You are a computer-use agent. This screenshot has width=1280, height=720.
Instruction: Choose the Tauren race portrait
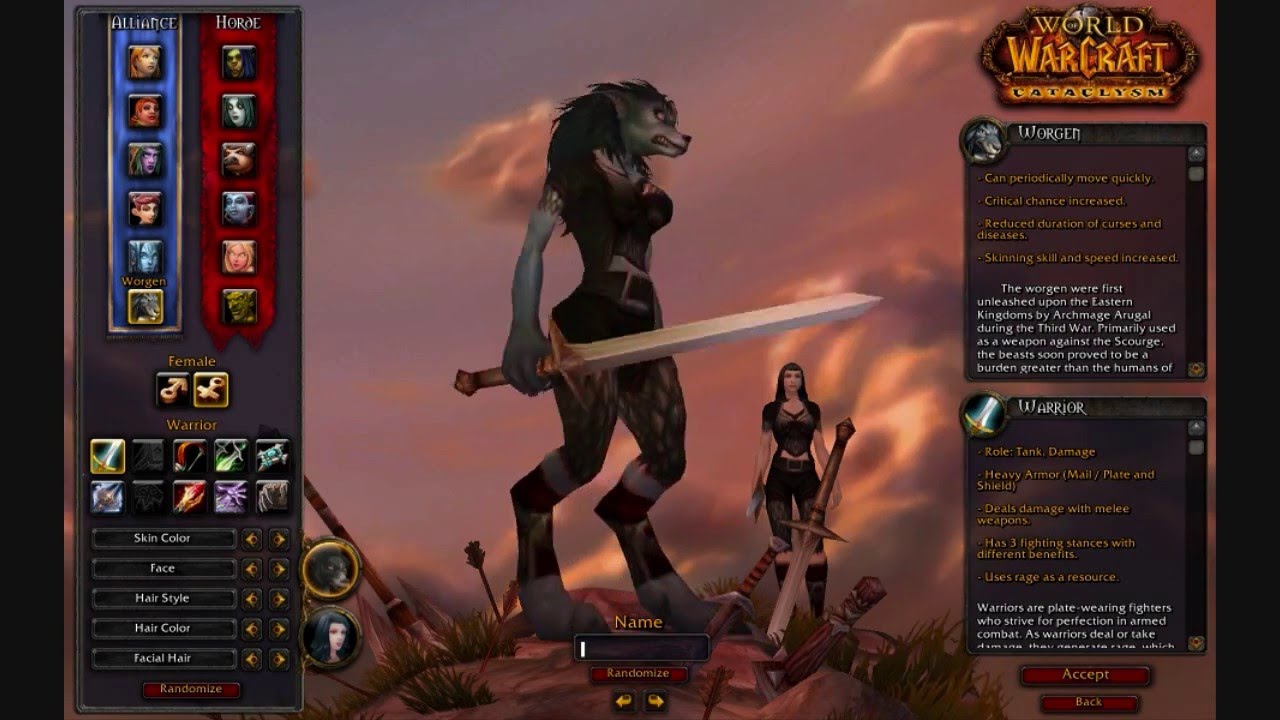tap(239, 160)
